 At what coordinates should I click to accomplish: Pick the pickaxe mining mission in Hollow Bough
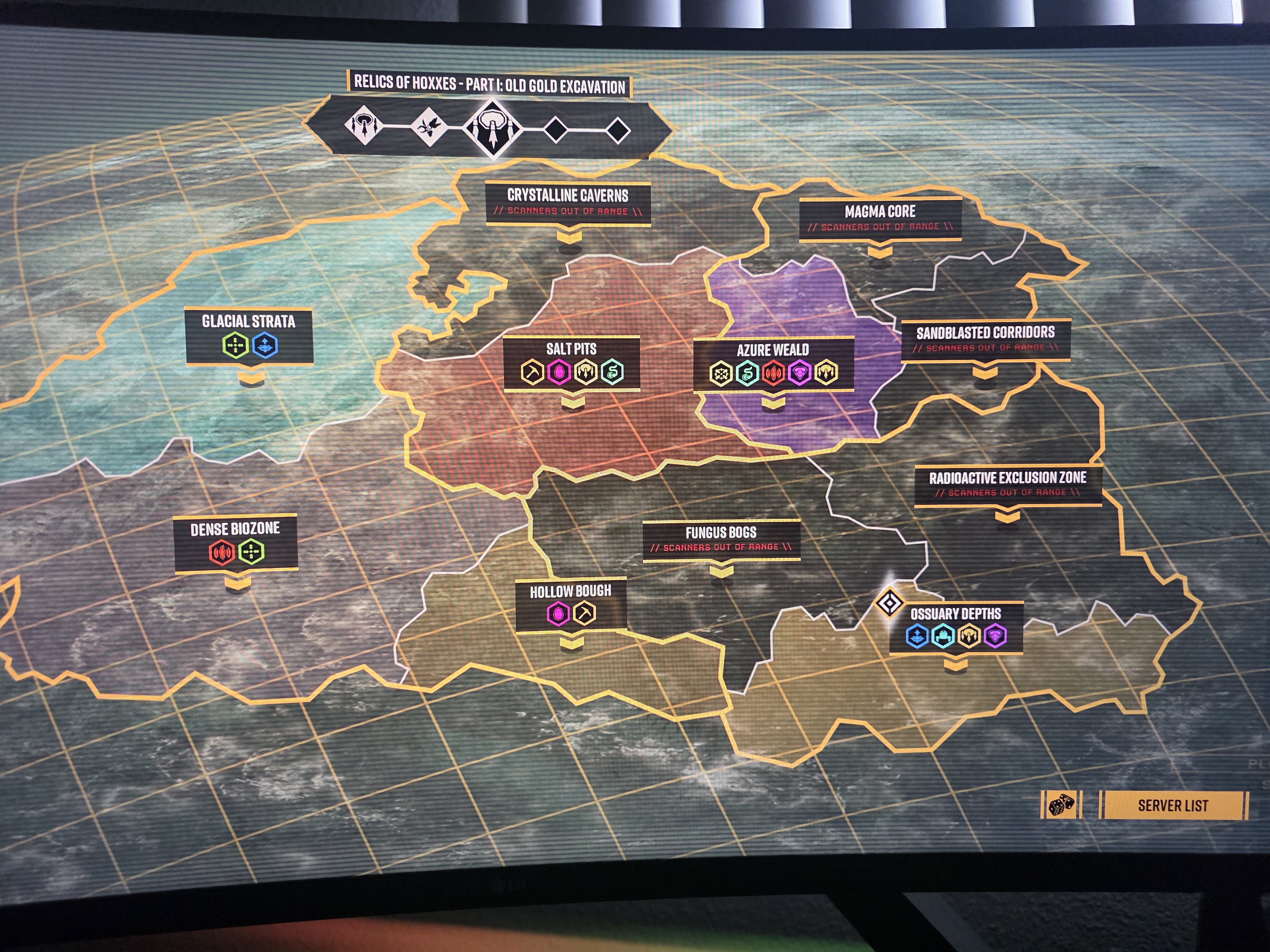pos(585,613)
